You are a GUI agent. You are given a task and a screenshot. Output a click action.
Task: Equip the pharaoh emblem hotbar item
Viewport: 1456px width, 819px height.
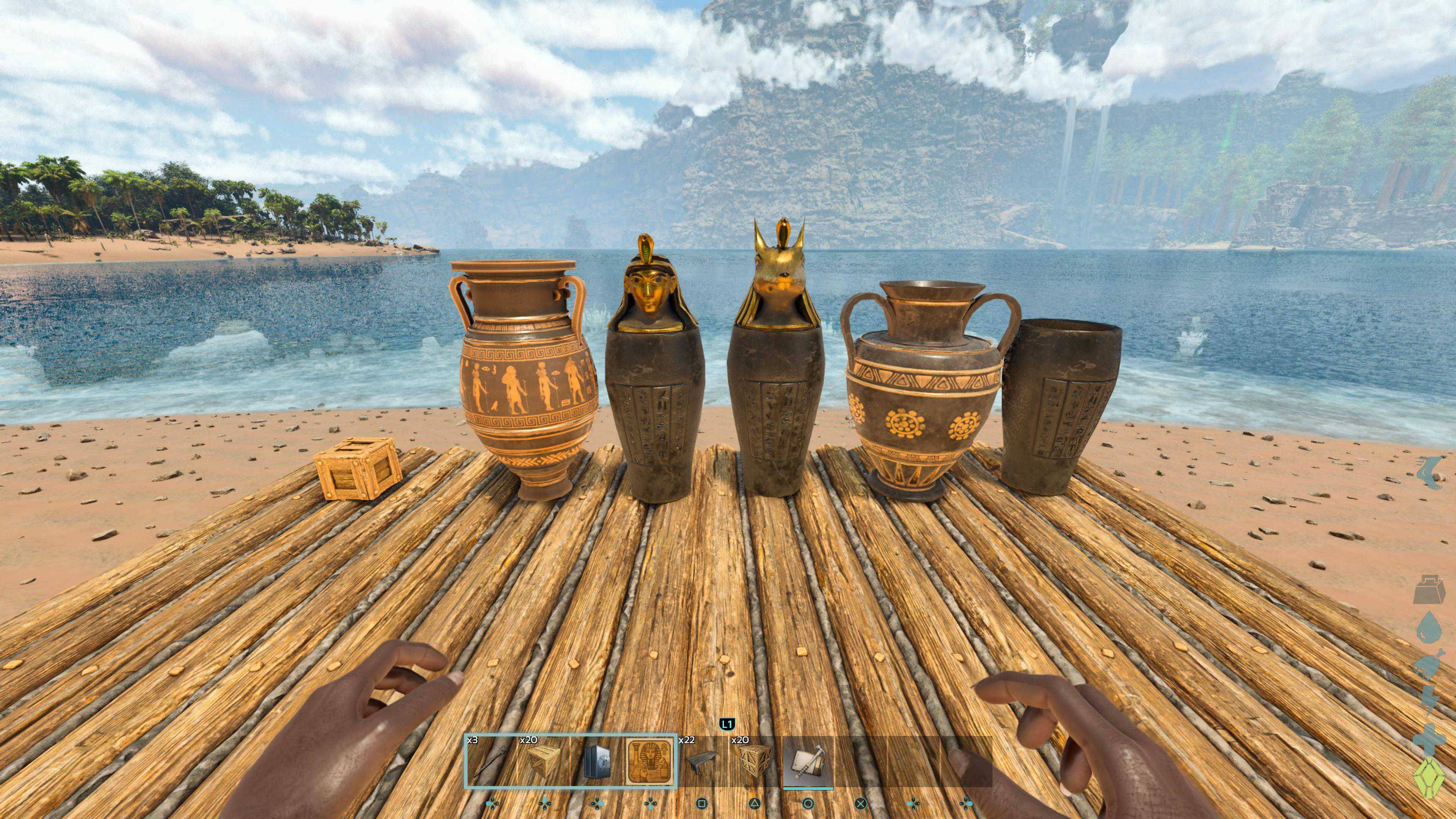650,761
